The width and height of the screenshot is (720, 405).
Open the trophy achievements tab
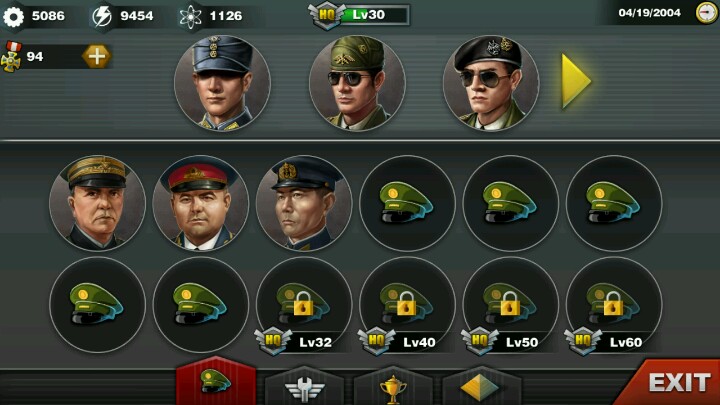392,384
